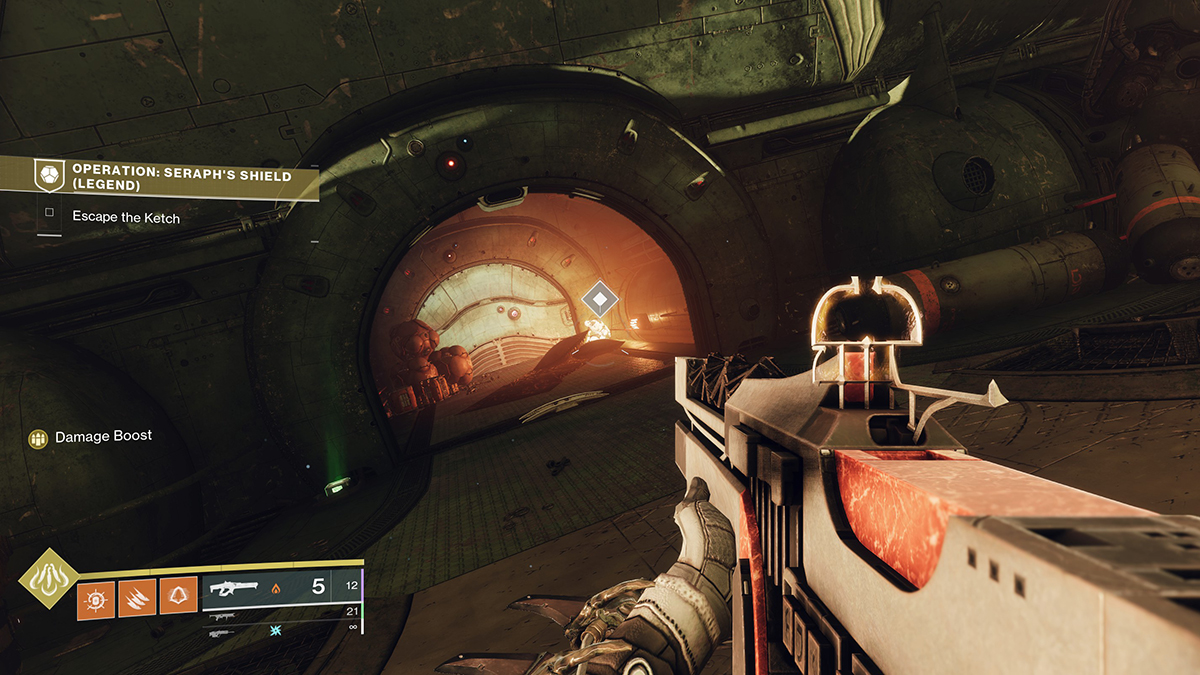Screen dimensions: 1200x675
Task: Use the orange grenade ability icon
Action: (x=94, y=597)
